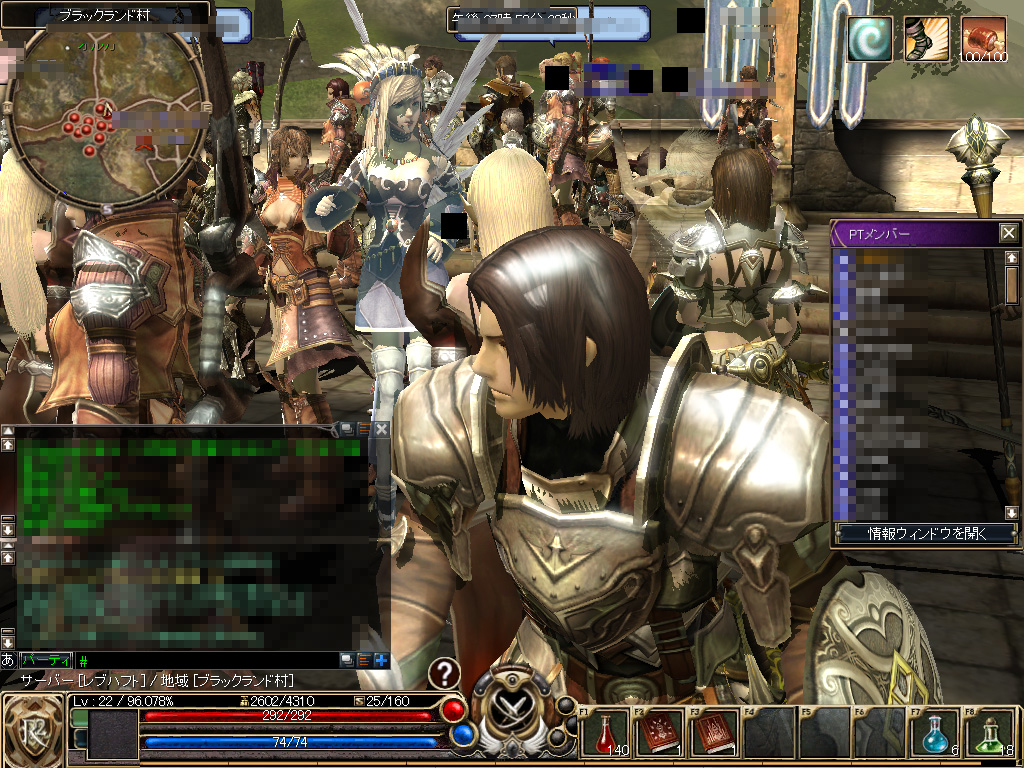Open help with the question mark button

pos(444,673)
